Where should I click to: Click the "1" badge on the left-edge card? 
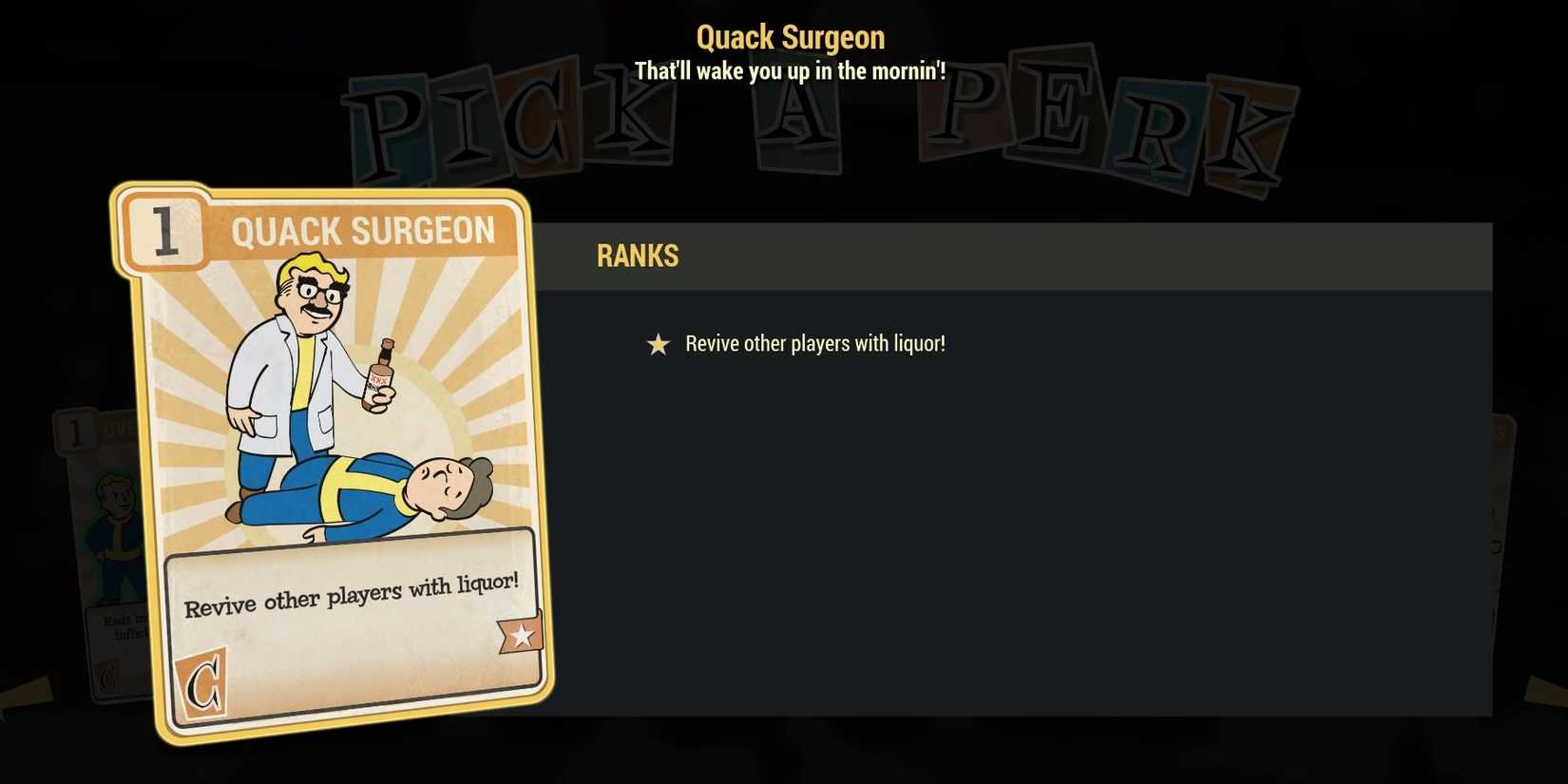[x=74, y=432]
